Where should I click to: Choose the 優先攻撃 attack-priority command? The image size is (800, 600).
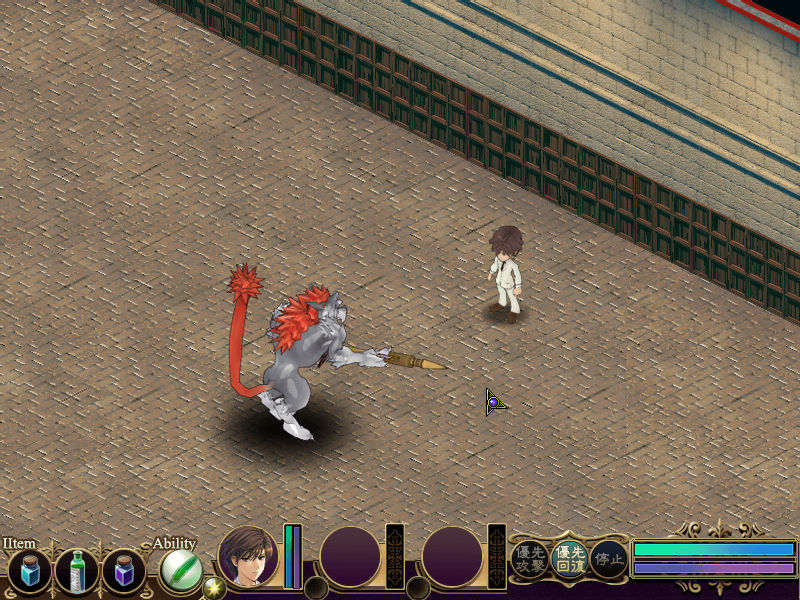[x=529, y=560]
